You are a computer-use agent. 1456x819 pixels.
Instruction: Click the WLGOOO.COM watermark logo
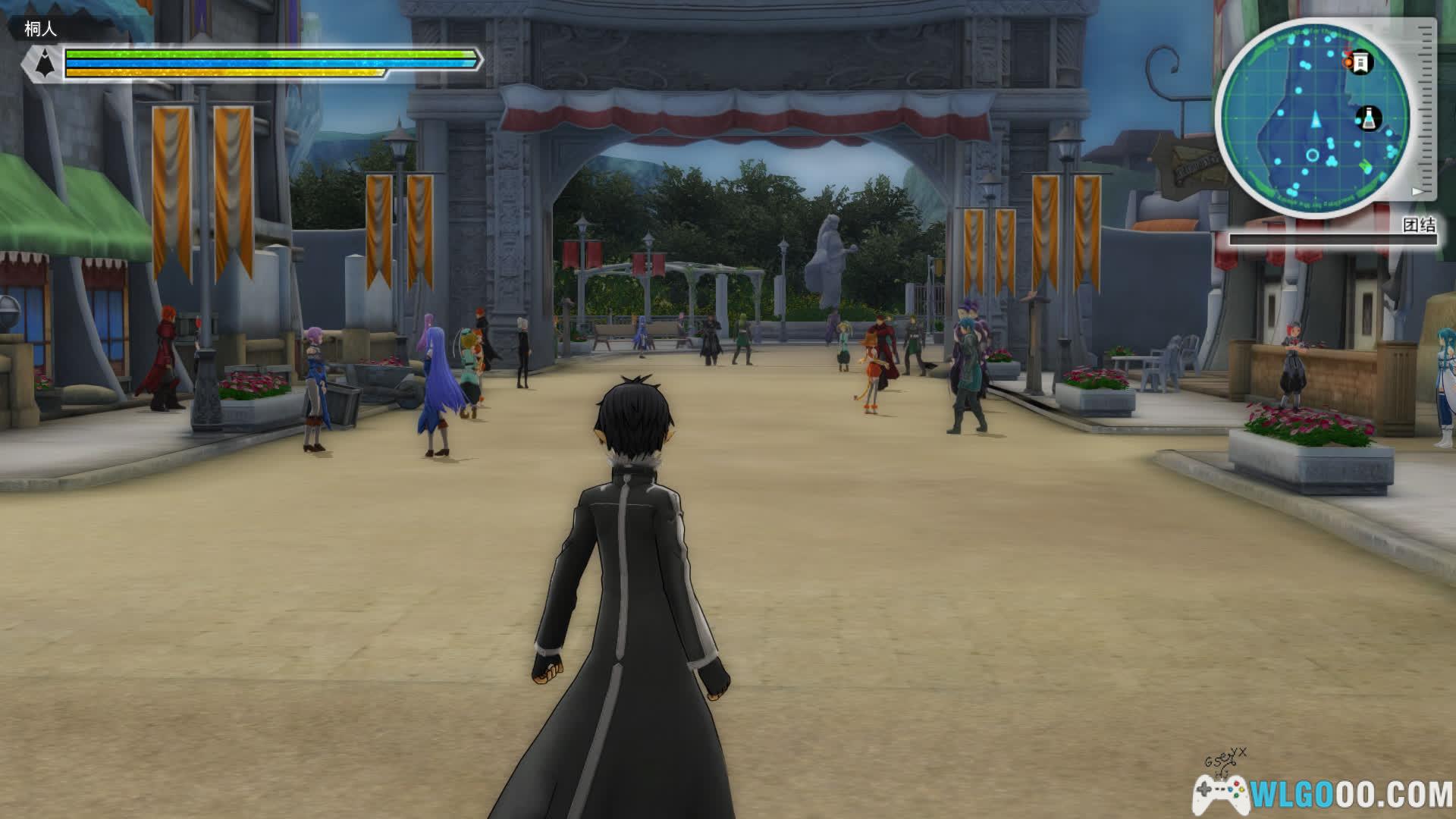click(x=1323, y=793)
